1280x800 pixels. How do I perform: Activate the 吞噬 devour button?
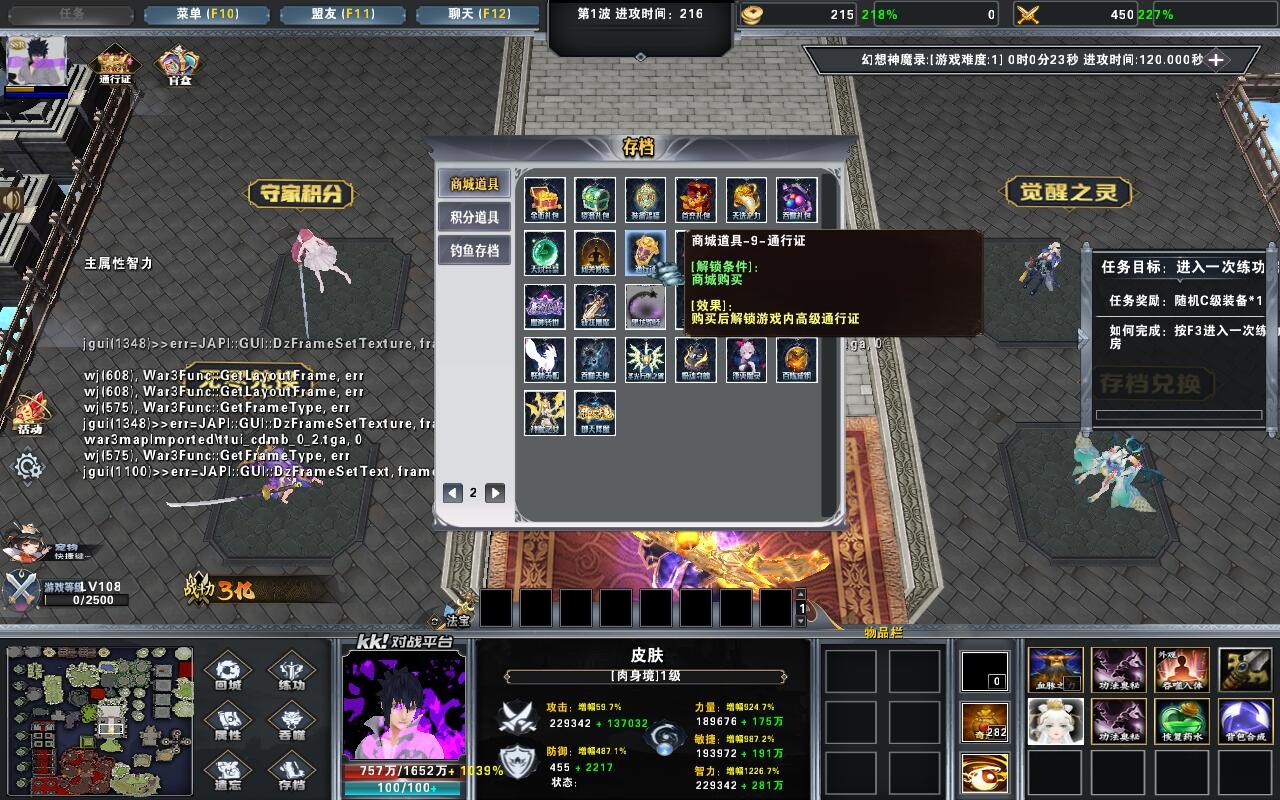[x=292, y=722]
